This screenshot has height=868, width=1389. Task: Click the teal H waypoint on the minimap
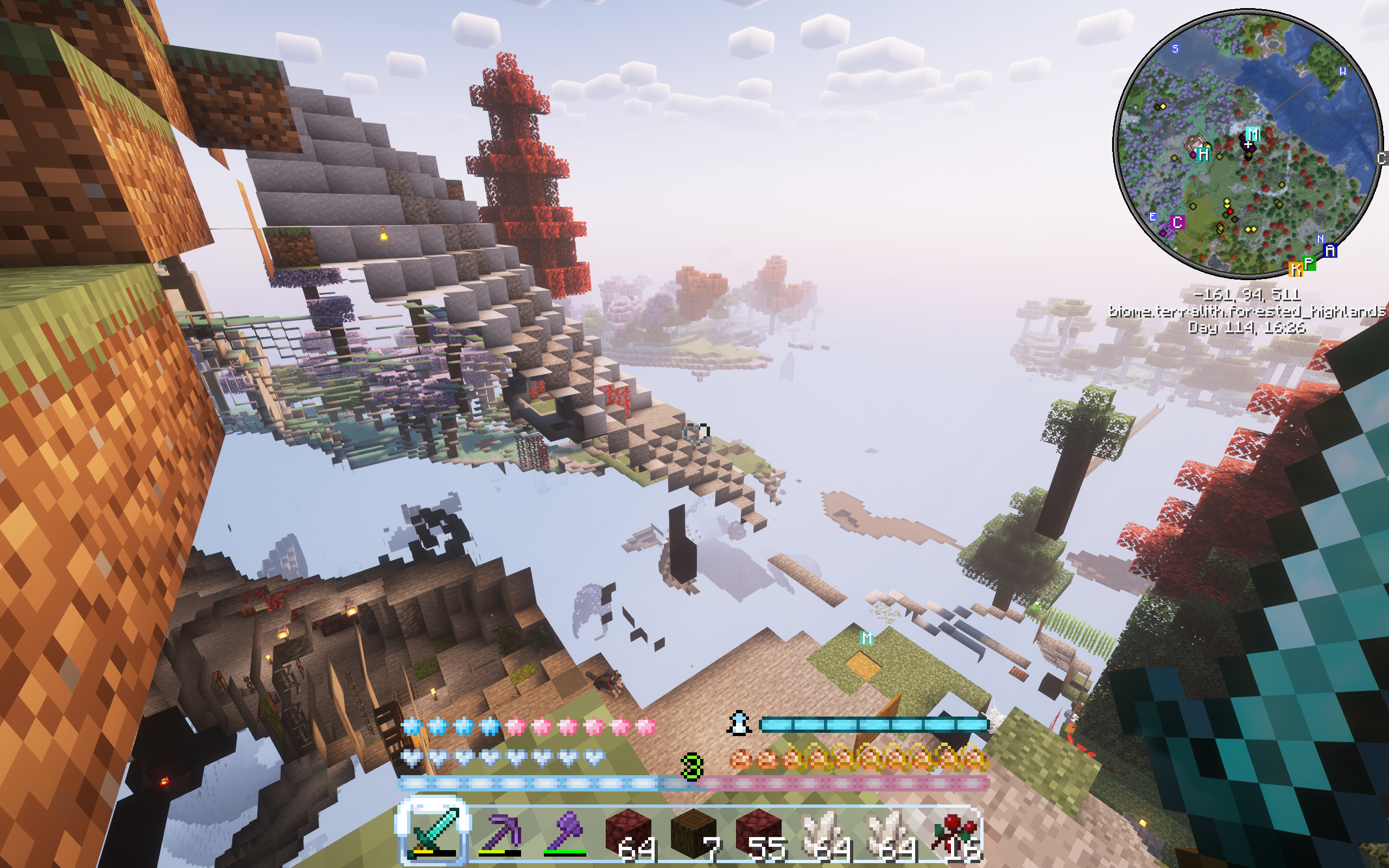pyautogui.click(x=1203, y=154)
